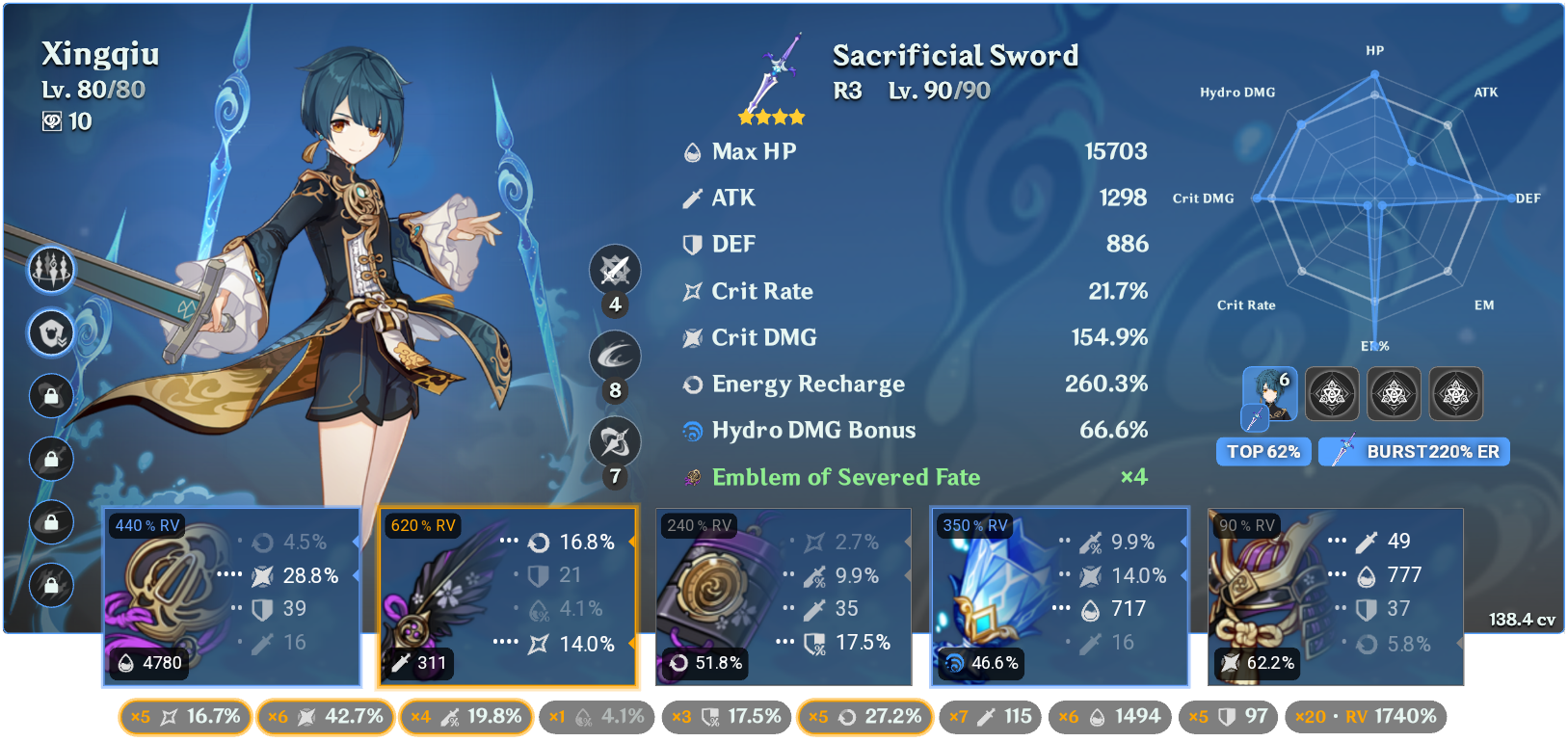Image resolution: width=1568 pixels, height=742 pixels.
Task: Select the level 8 Elemental Skill talent icon
Action: (614, 357)
